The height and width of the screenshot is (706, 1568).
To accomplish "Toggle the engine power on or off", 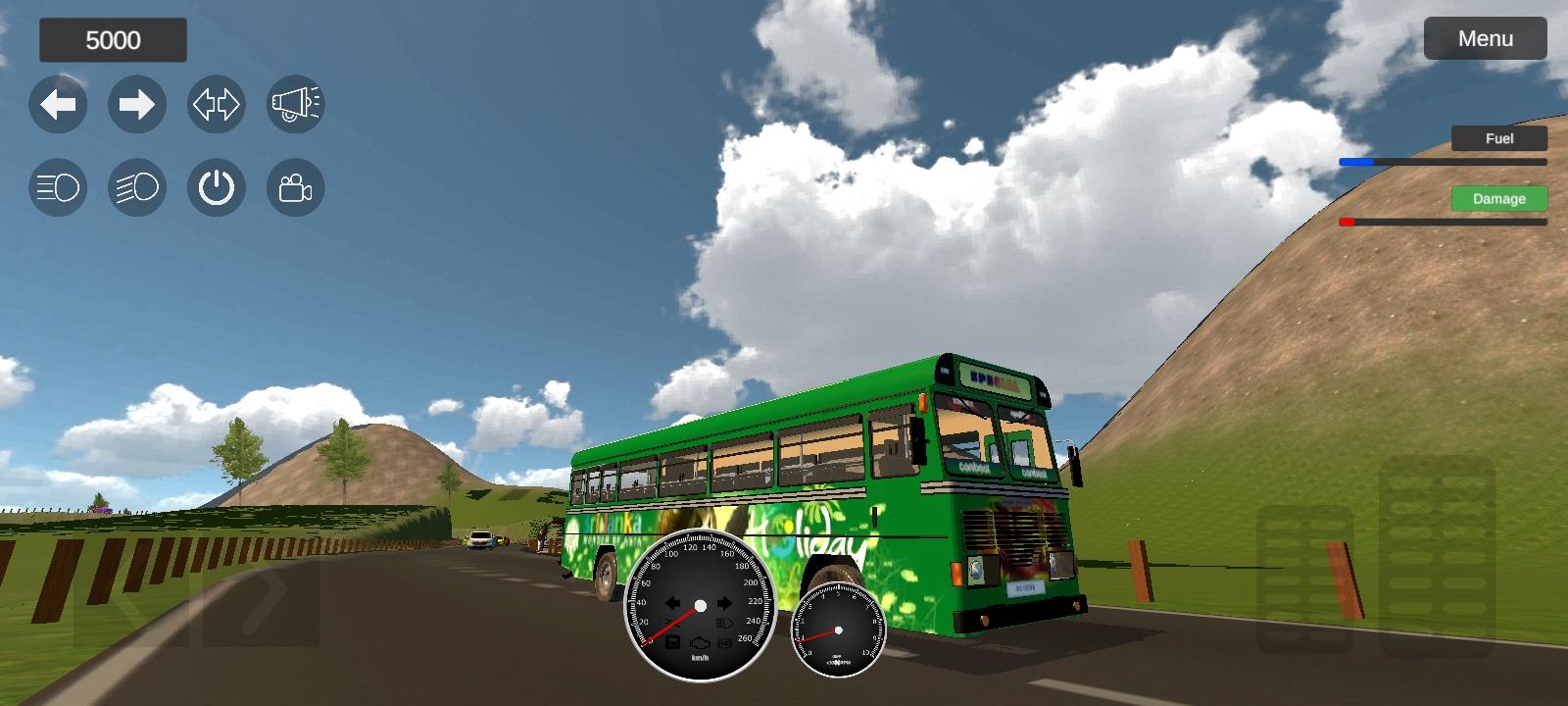I will click(x=216, y=187).
